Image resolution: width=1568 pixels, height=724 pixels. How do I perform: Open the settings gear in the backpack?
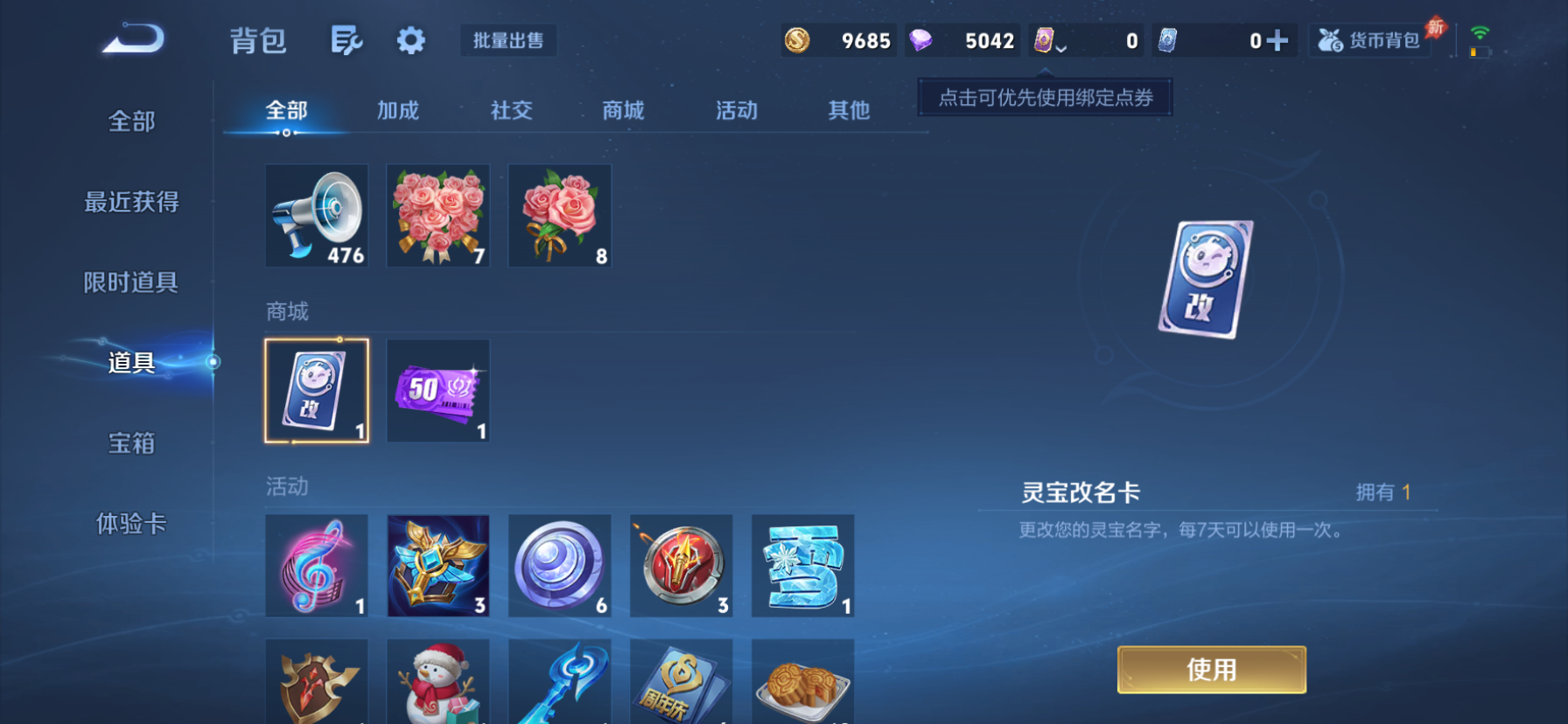pos(410,40)
